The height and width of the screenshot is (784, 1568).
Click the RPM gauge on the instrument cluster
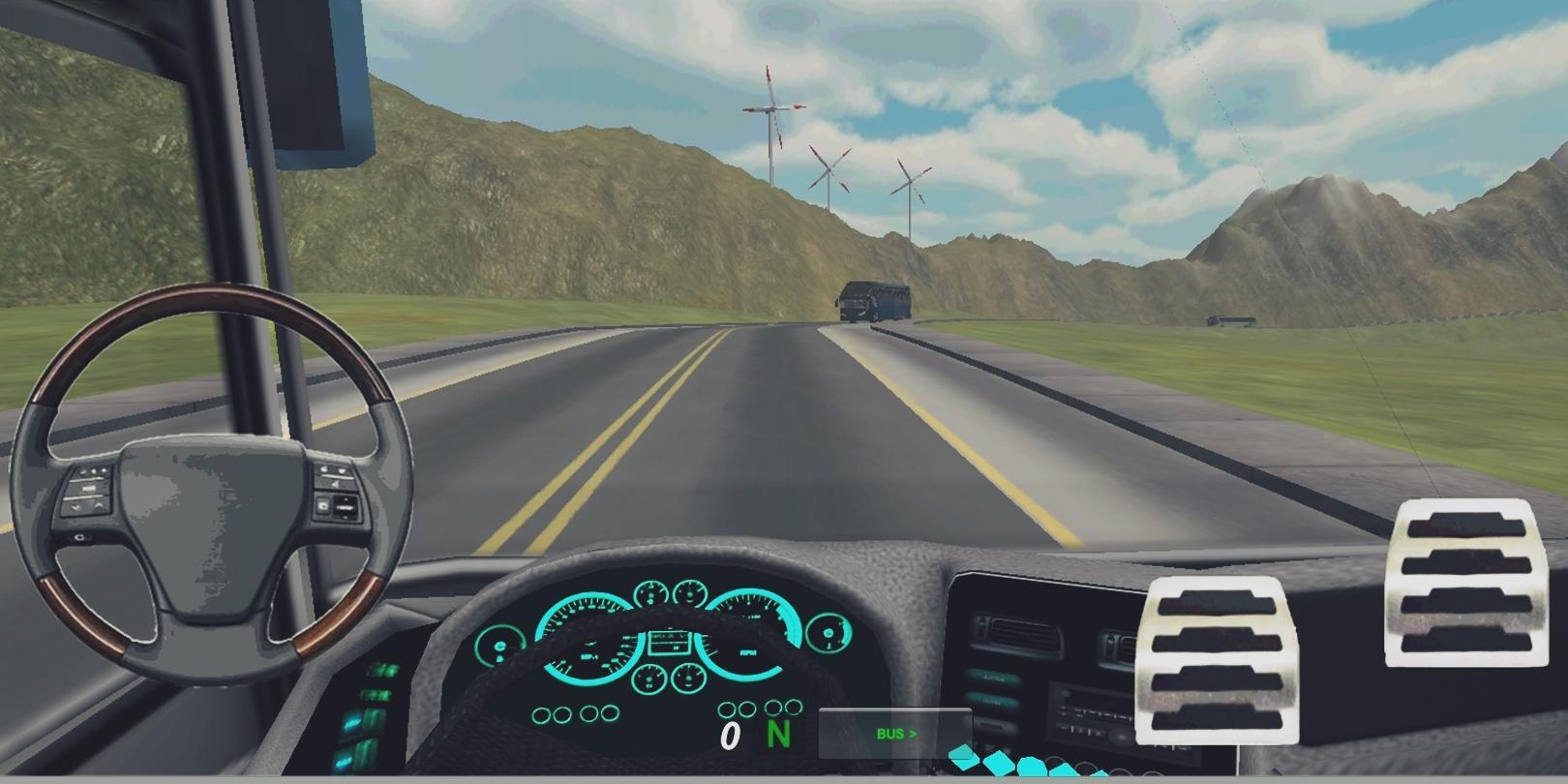(x=749, y=636)
